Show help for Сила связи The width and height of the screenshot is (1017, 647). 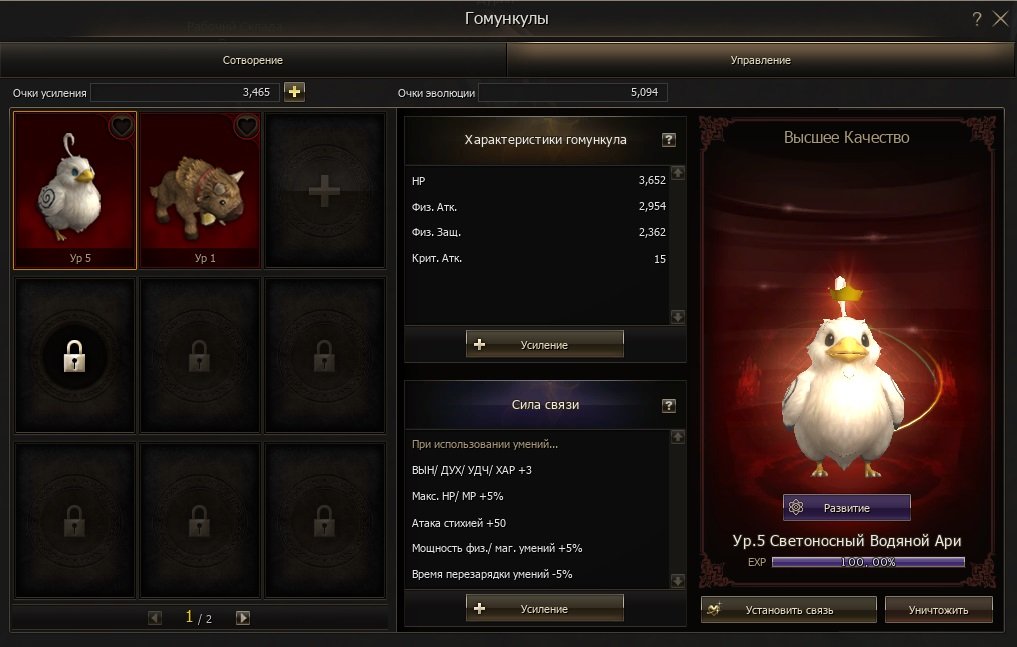pos(669,406)
